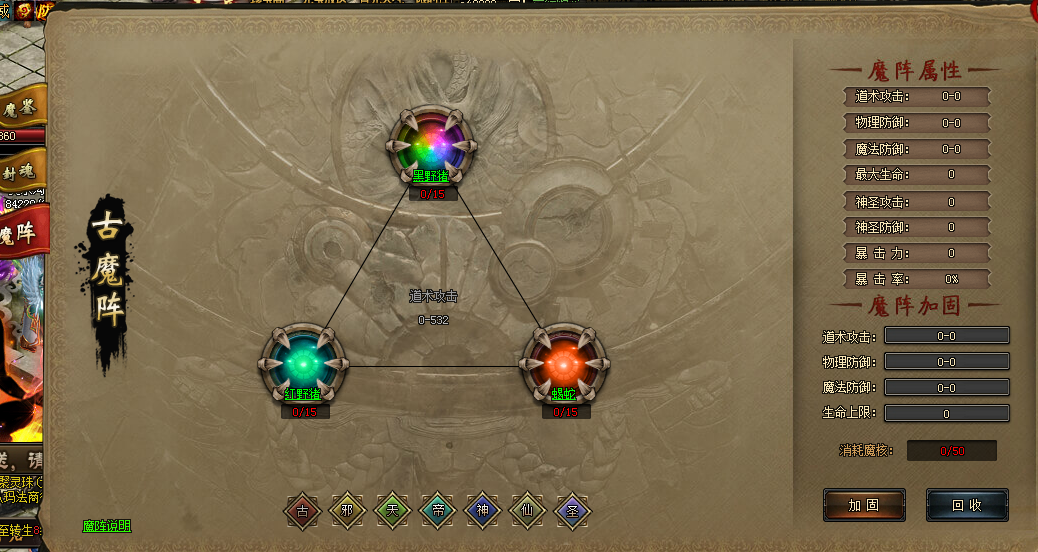Select the red 古 diamond tab
Image resolution: width=1038 pixels, height=552 pixels.
[x=303, y=511]
